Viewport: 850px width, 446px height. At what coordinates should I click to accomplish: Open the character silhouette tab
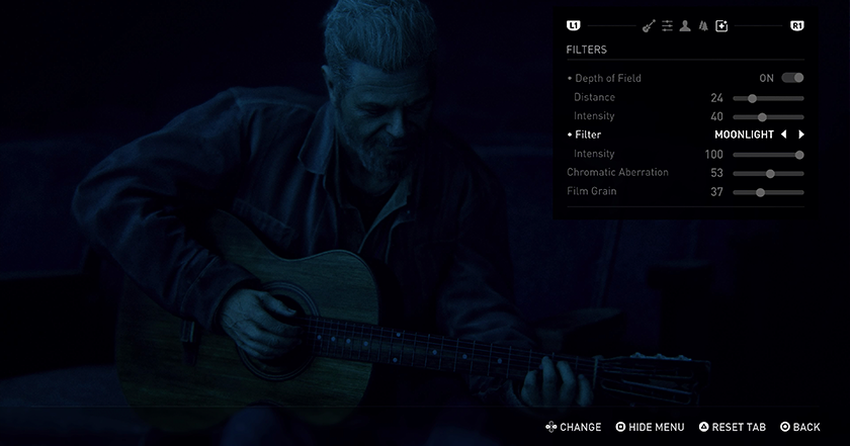pyautogui.click(x=685, y=26)
